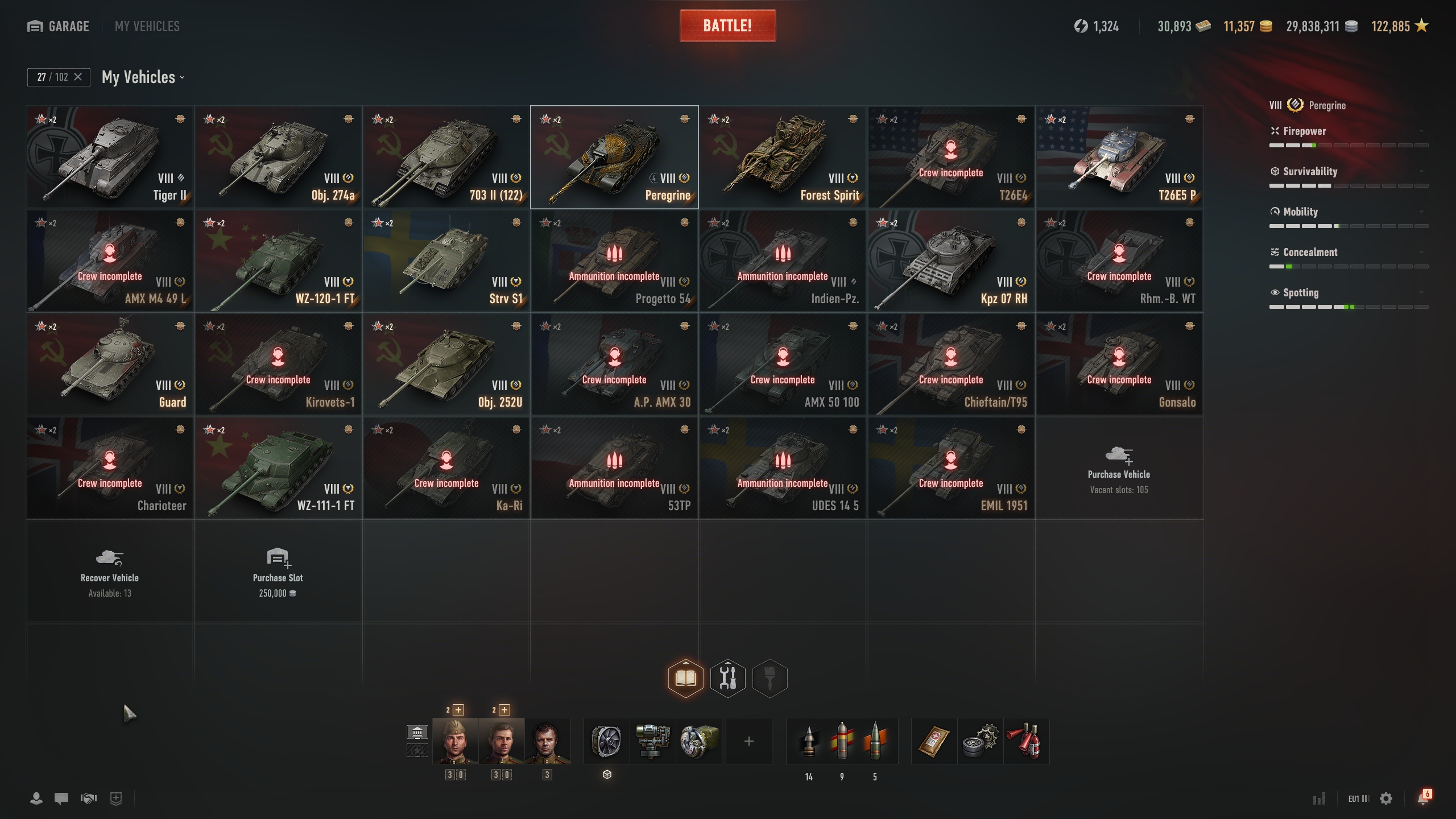Pick the T26E5 P tank tile
Screen dimensions: 1456x819
coord(1119,158)
